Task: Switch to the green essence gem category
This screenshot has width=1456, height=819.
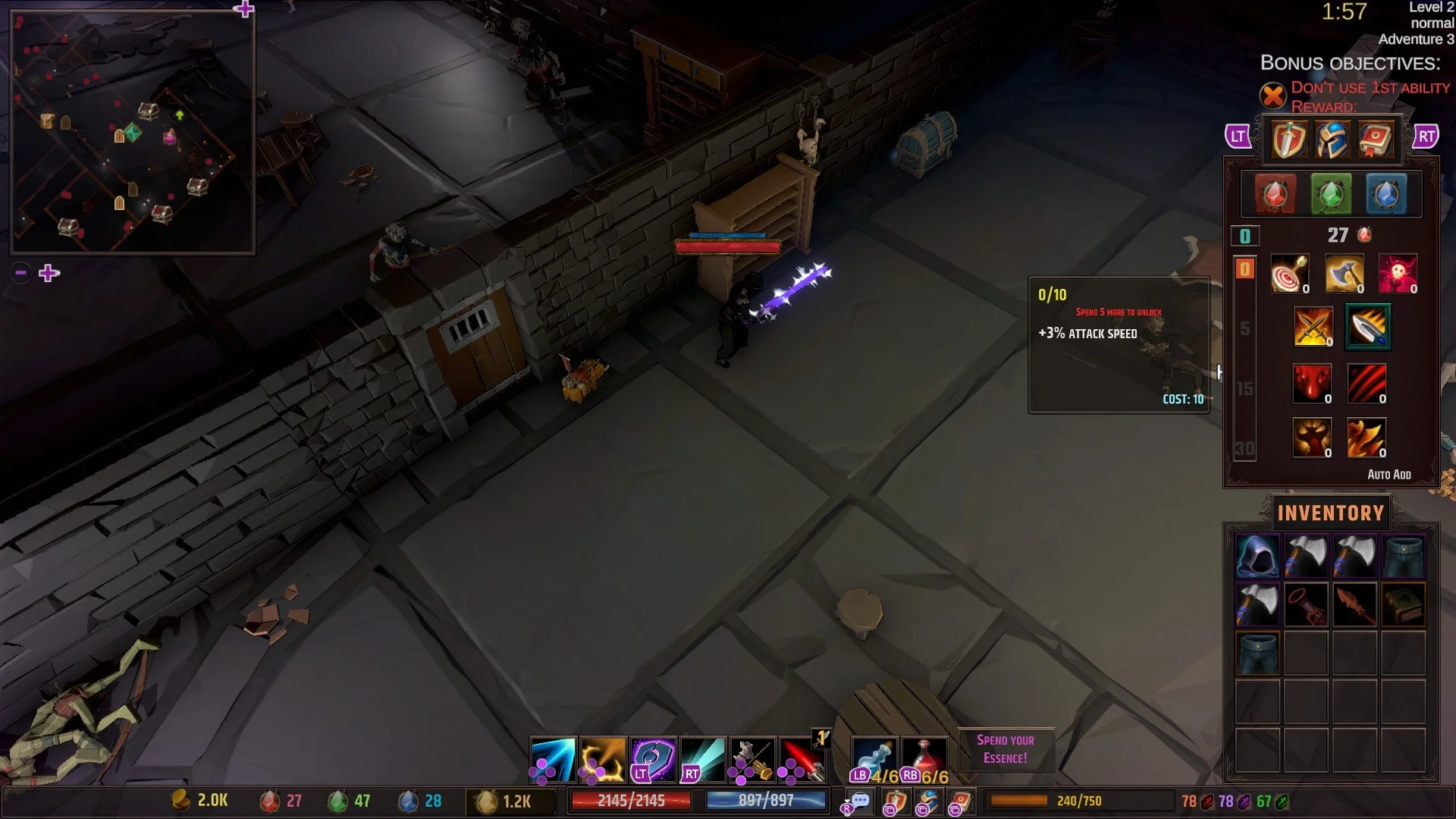Action: click(1331, 194)
